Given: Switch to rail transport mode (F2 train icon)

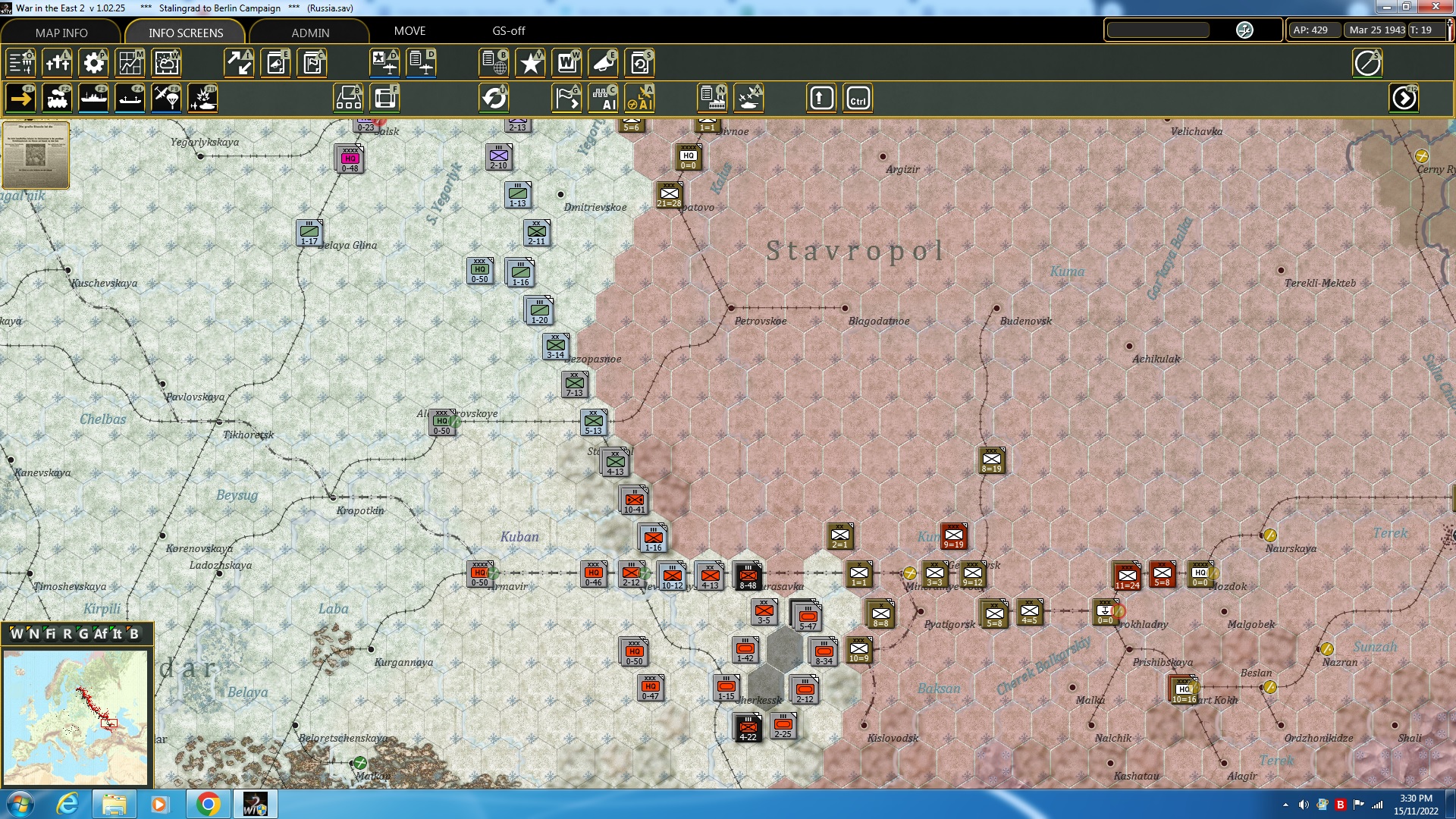Looking at the screenshot, I should [x=57, y=98].
